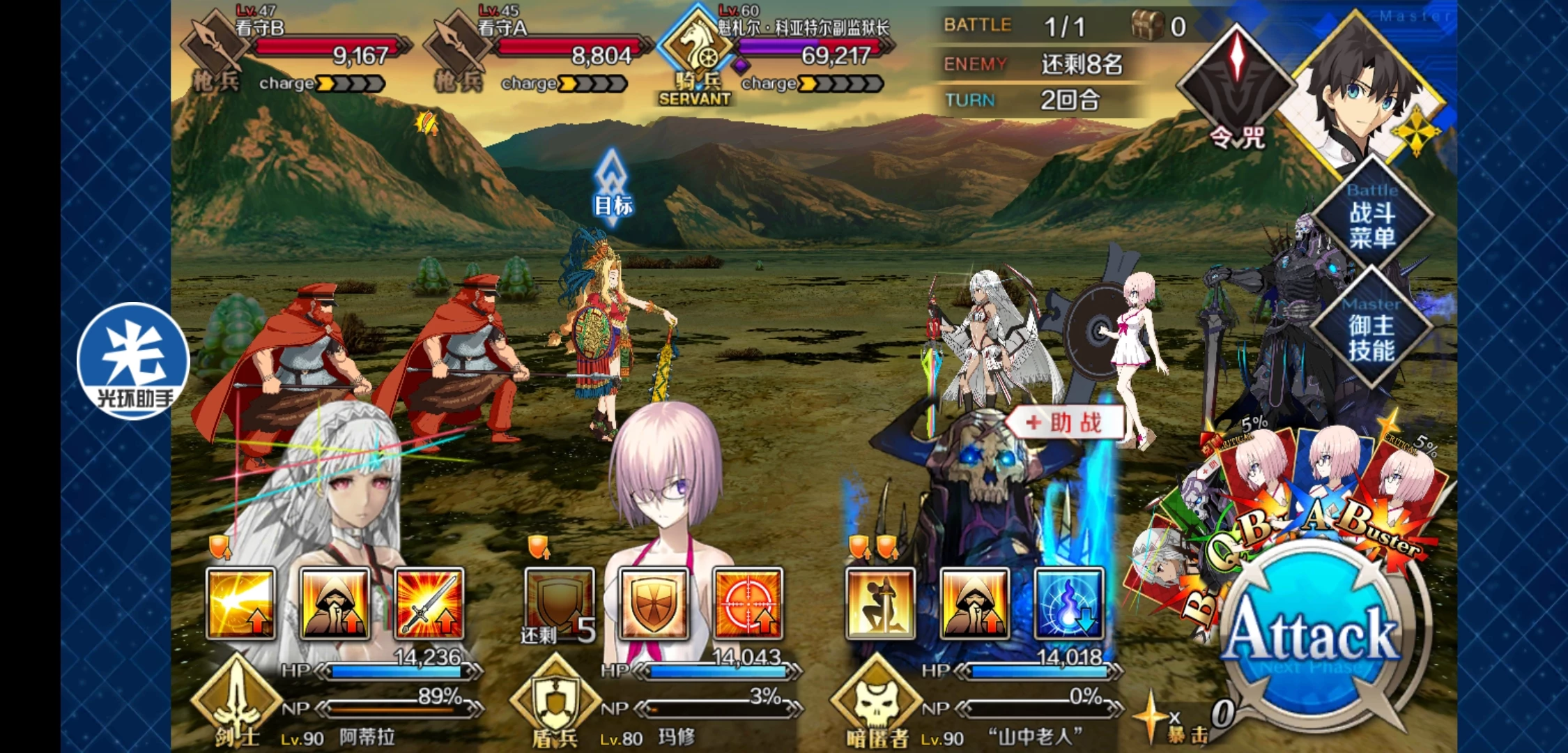This screenshot has height=753, width=1568.
Task: Activate Altera's sword burst third skill
Action: pos(429,604)
